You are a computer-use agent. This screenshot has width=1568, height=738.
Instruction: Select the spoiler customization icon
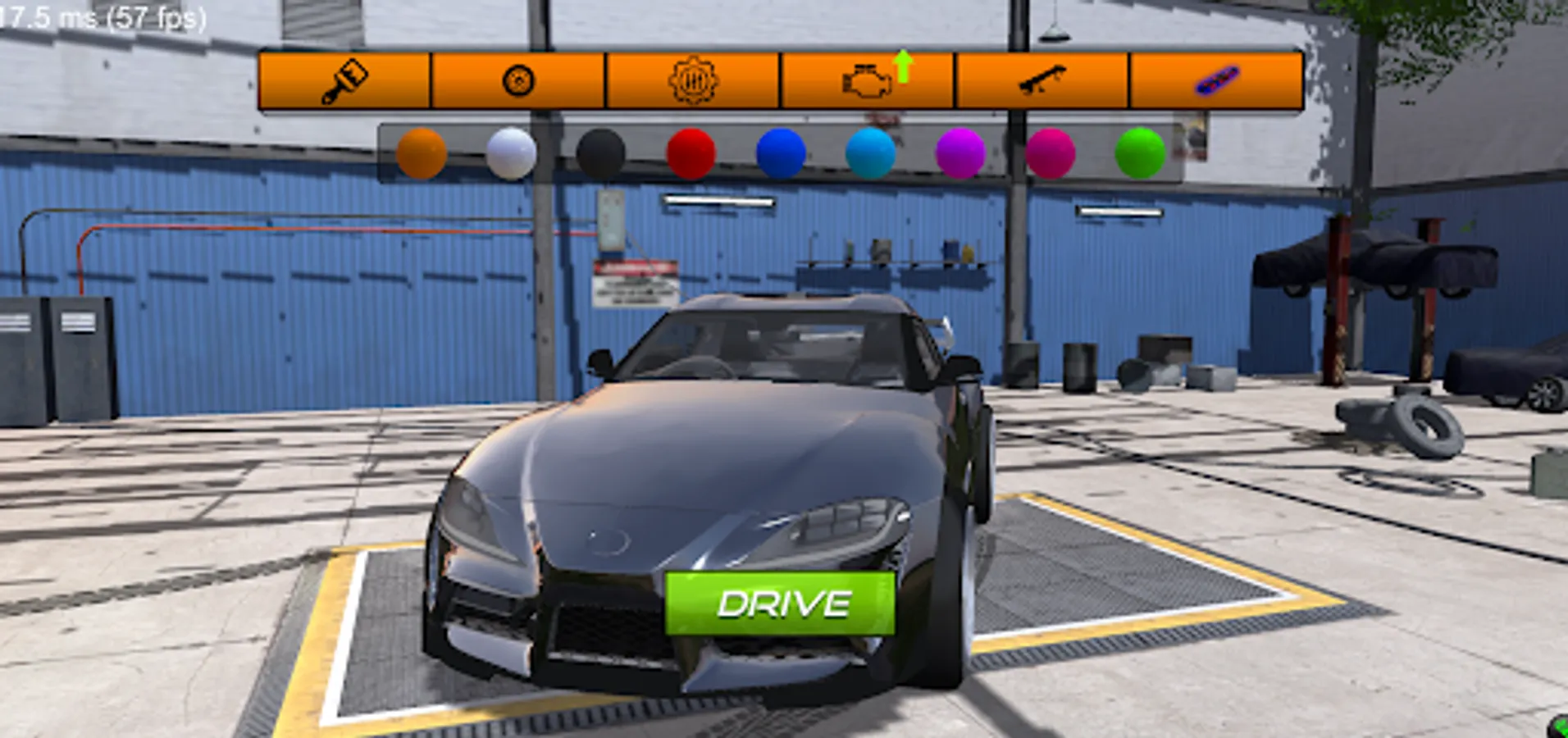1043,80
